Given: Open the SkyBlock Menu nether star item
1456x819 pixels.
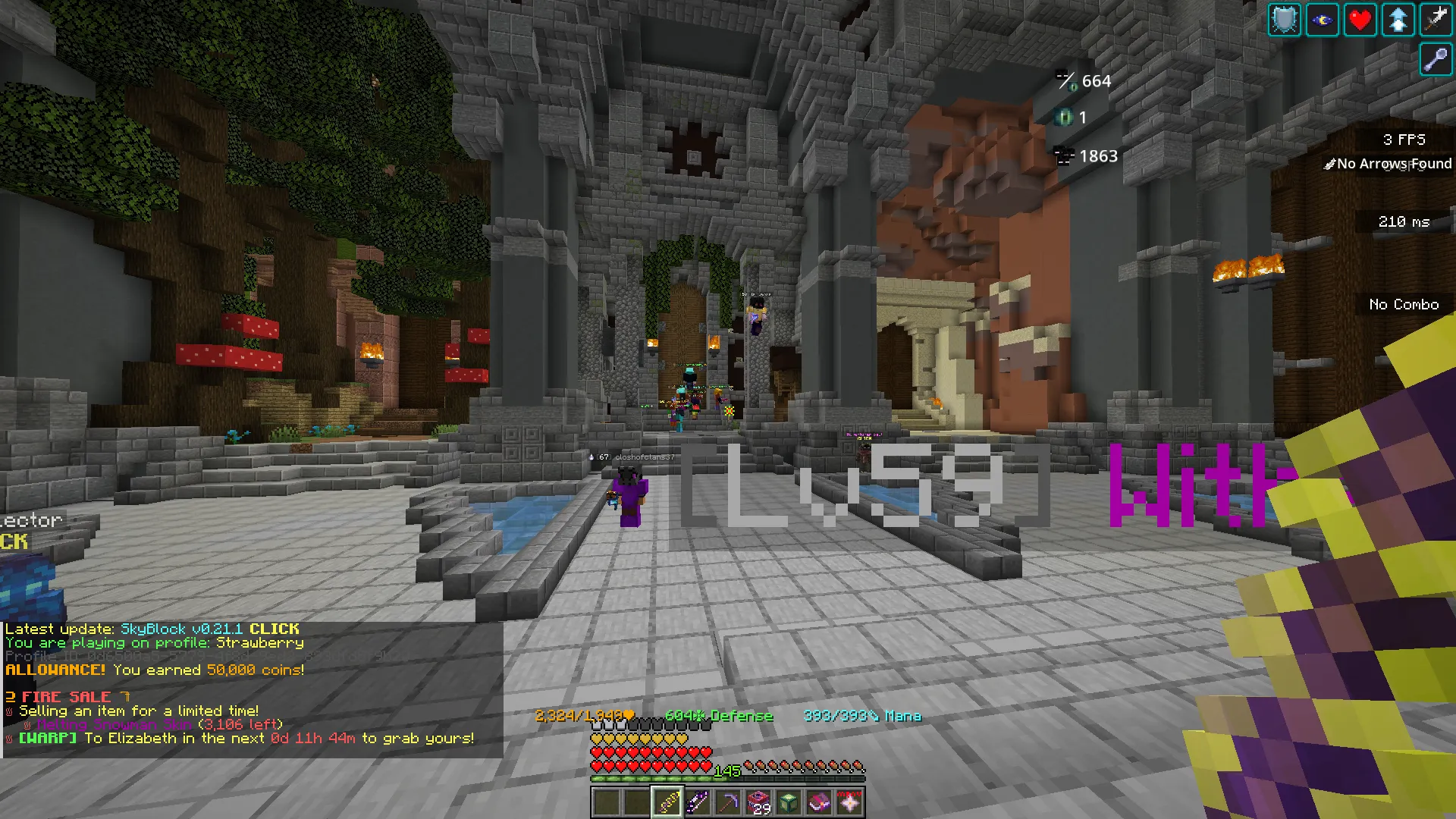Looking at the screenshot, I should coord(851,802).
